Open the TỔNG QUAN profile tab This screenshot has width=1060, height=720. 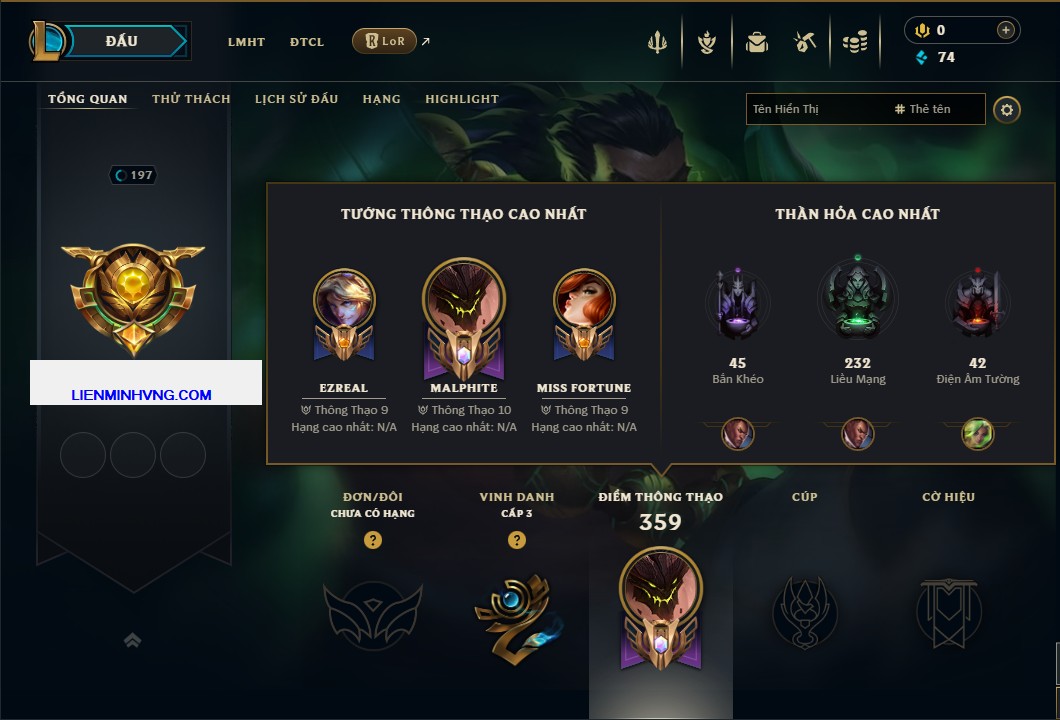tap(88, 99)
